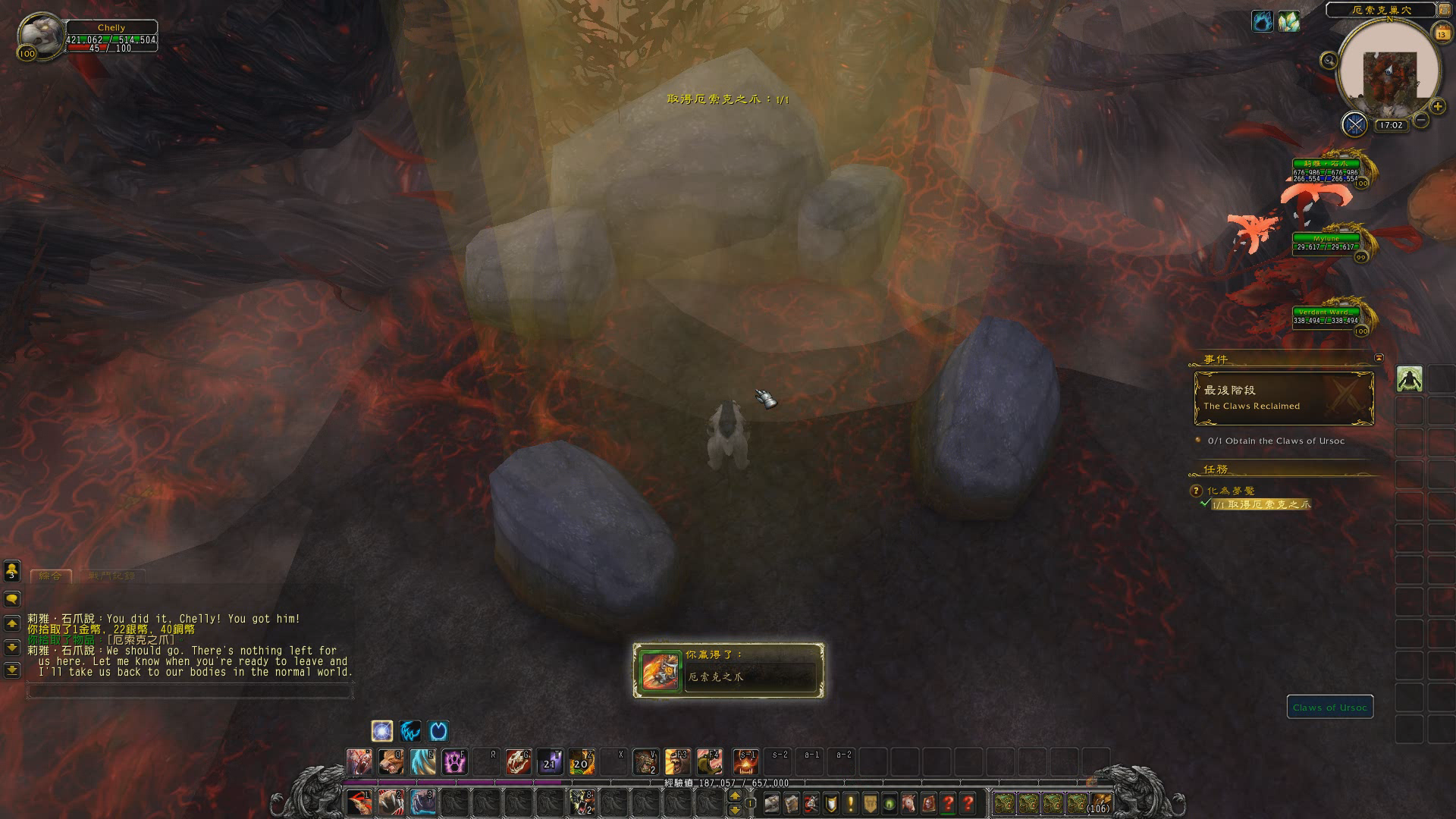This screenshot has width=1456, height=819.
Task: Open the social friends button showing 3
Action: pyautogui.click(x=12, y=570)
